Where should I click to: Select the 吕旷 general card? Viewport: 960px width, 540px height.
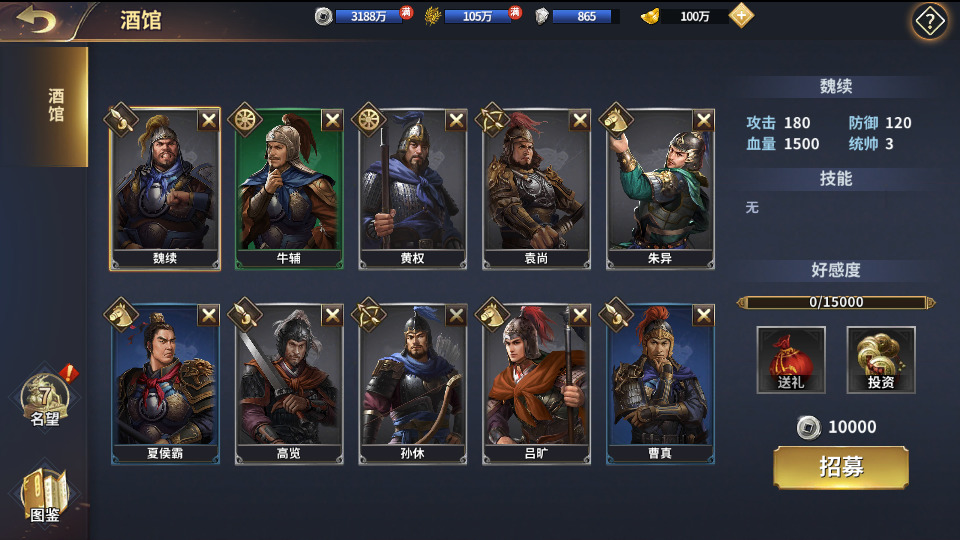[537, 384]
